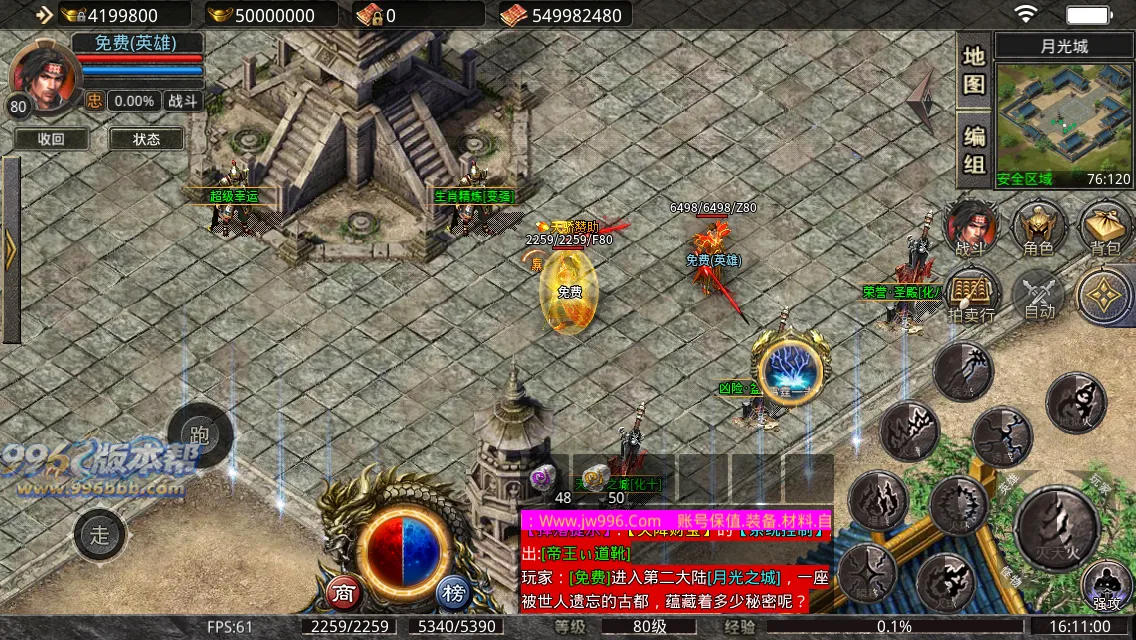
Task: Open the 地图 map tab
Action: tap(974, 70)
